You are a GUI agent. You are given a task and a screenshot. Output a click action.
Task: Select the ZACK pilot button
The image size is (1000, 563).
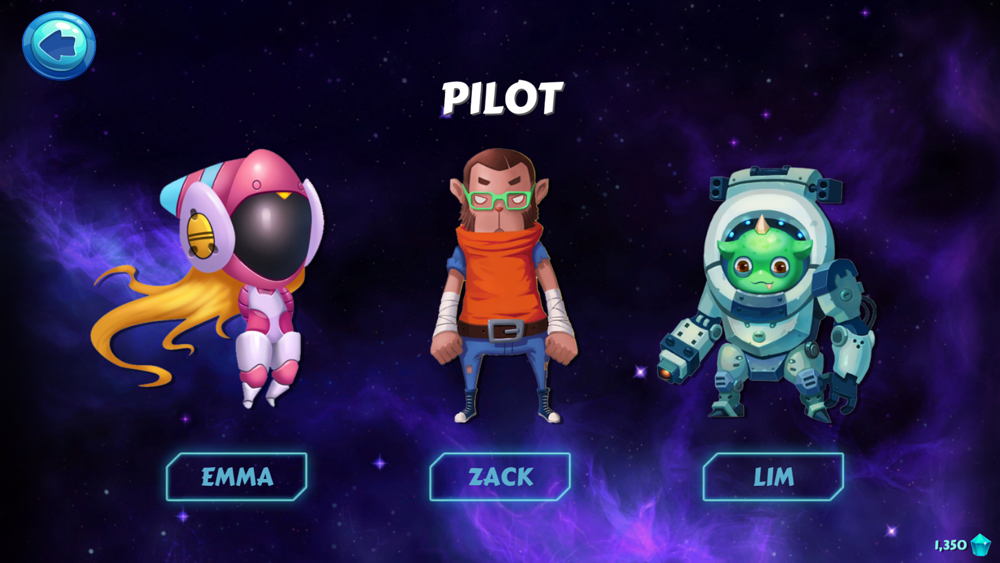point(500,477)
